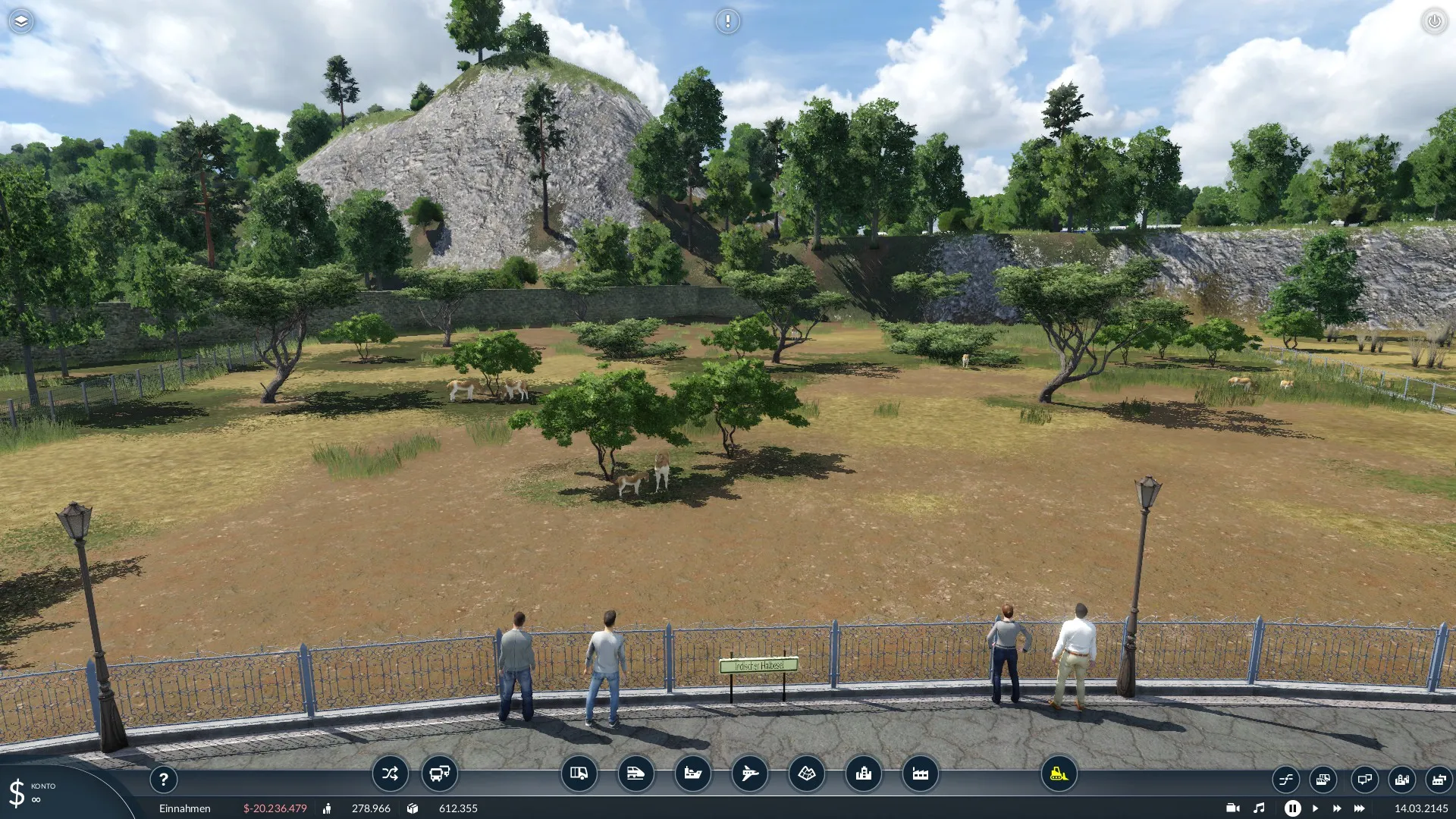1456x819 pixels.
Task: Open the road construction menu
Action: (579, 773)
